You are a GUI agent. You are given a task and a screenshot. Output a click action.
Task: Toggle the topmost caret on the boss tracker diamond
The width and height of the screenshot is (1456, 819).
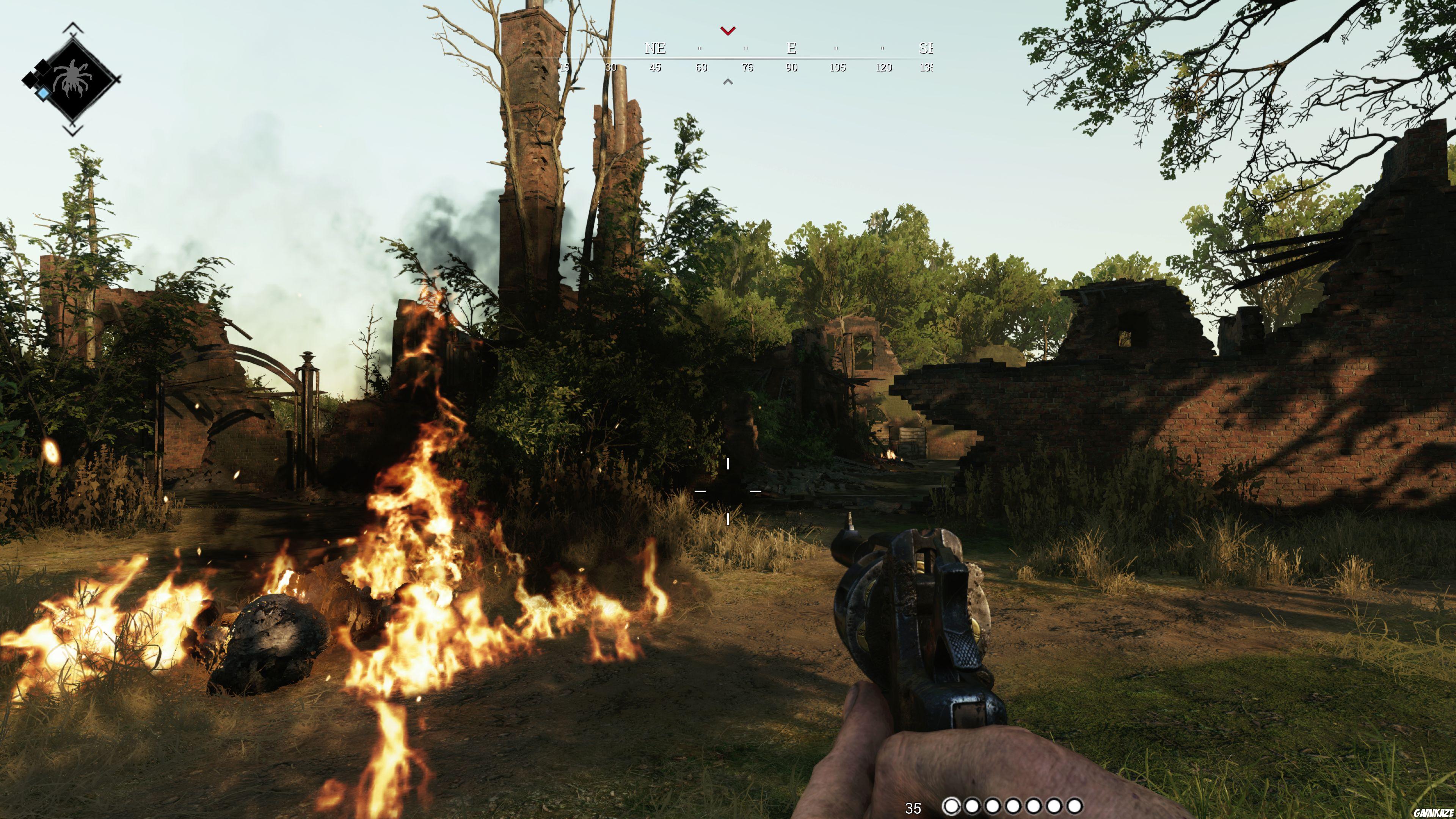(x=74, y=28)
